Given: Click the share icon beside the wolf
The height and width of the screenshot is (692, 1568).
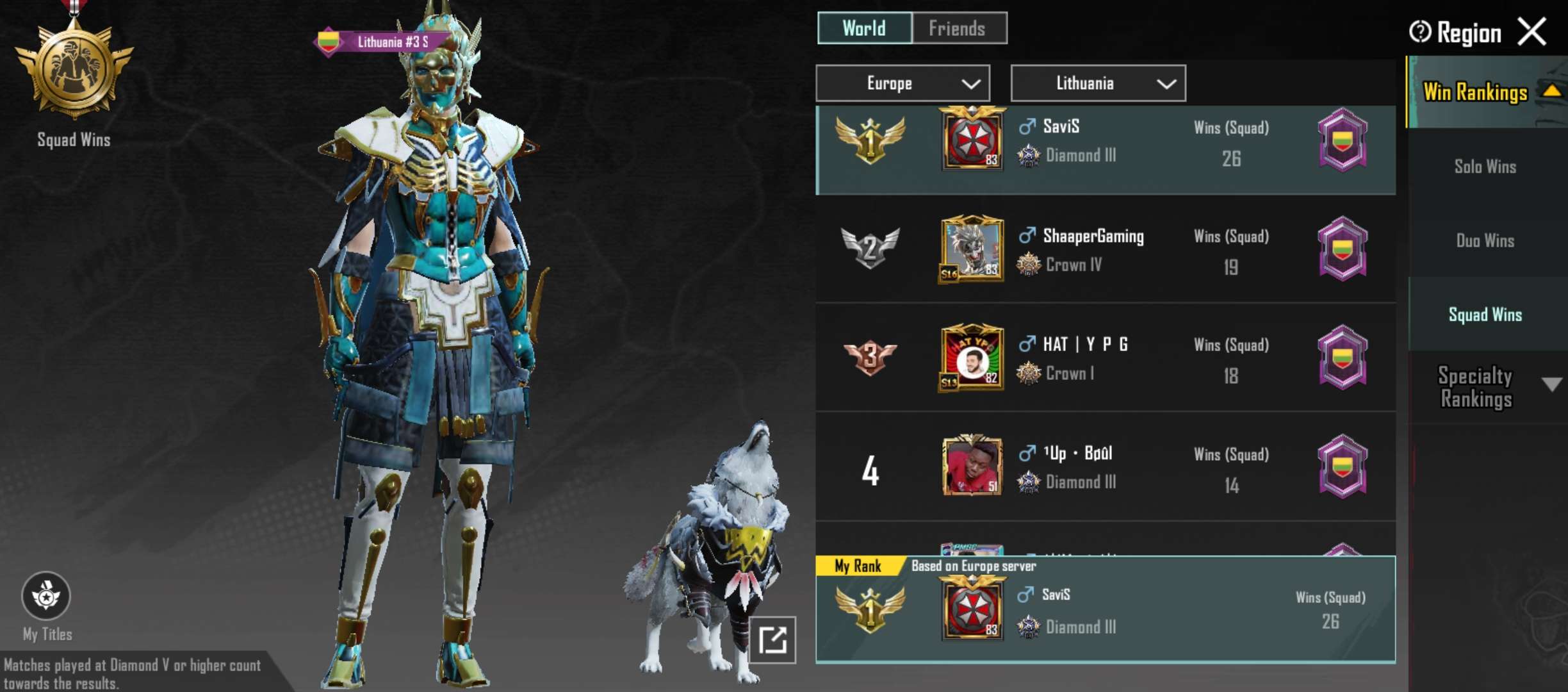Looking at the screenshot, I should click(x=772, y=640).
